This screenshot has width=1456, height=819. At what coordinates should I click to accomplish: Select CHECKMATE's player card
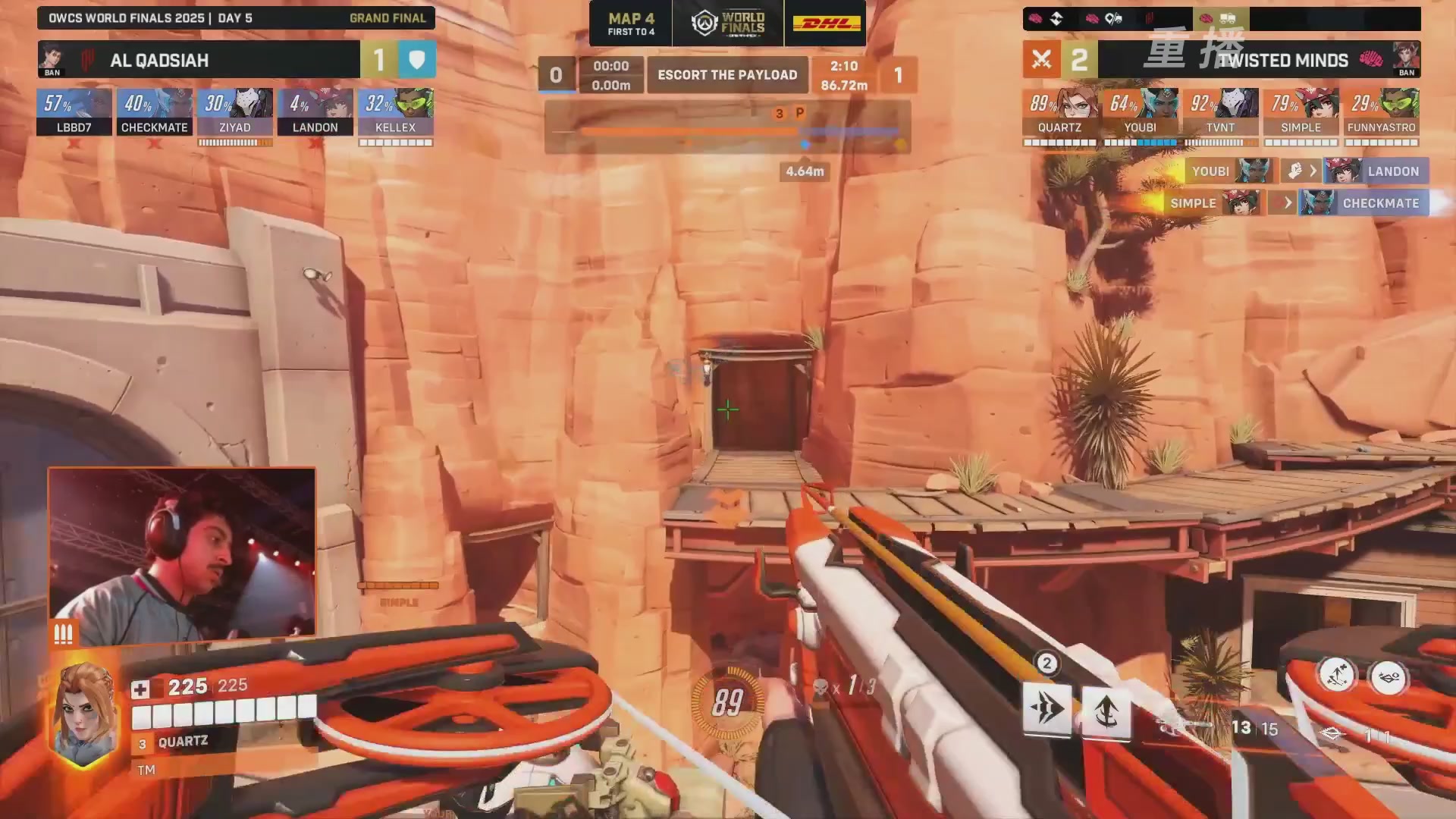[155, 111]
